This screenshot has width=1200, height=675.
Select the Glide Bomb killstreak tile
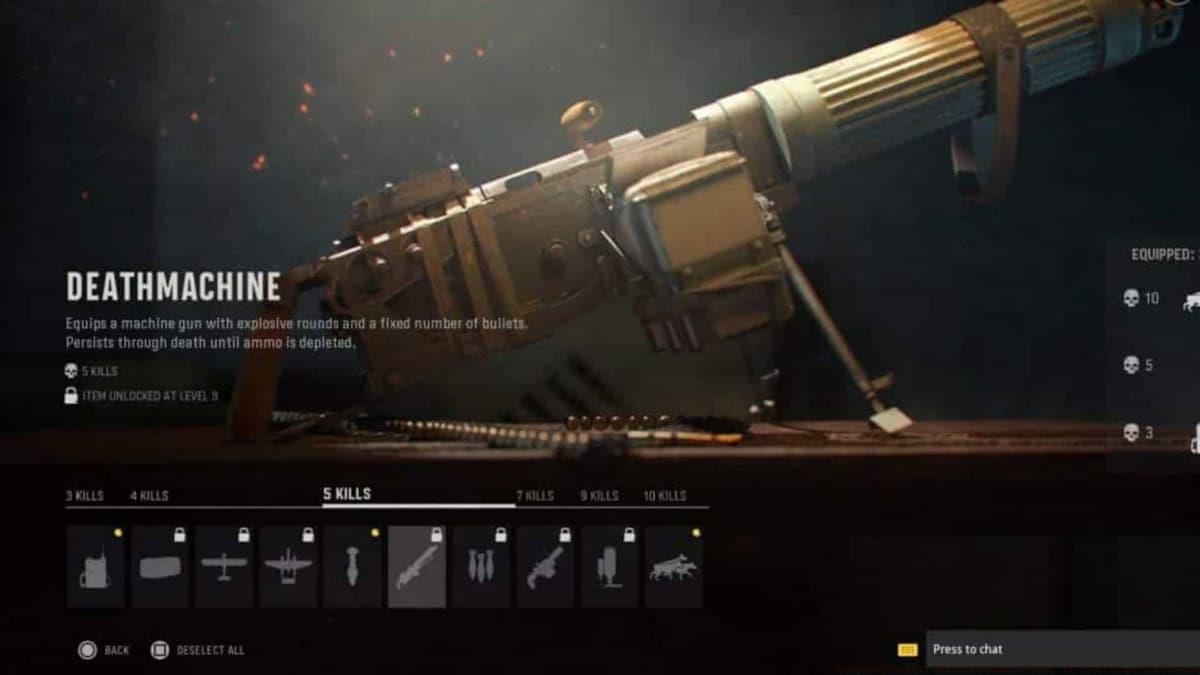tap(352, 567)
